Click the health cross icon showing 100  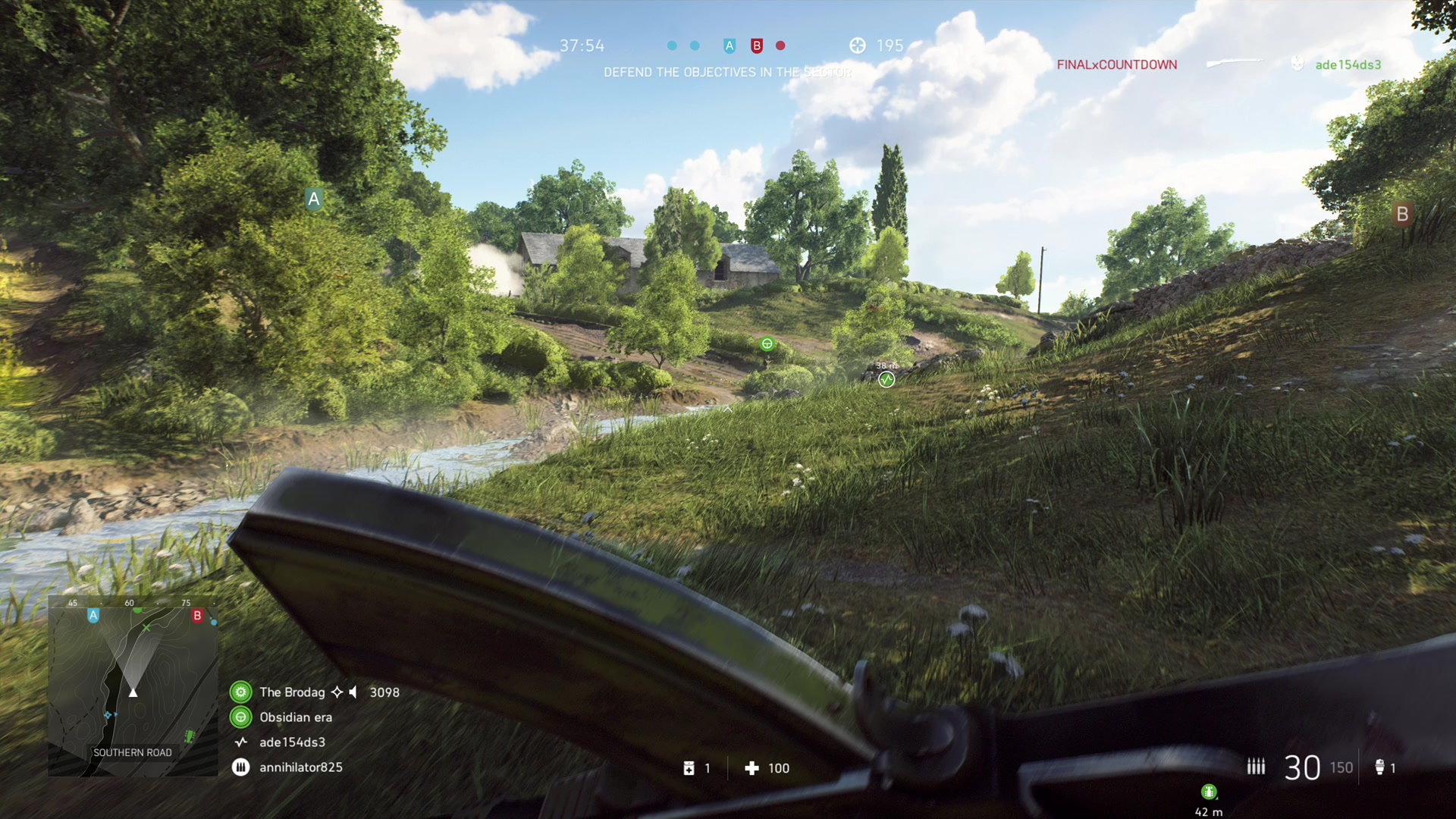(753, 768)
